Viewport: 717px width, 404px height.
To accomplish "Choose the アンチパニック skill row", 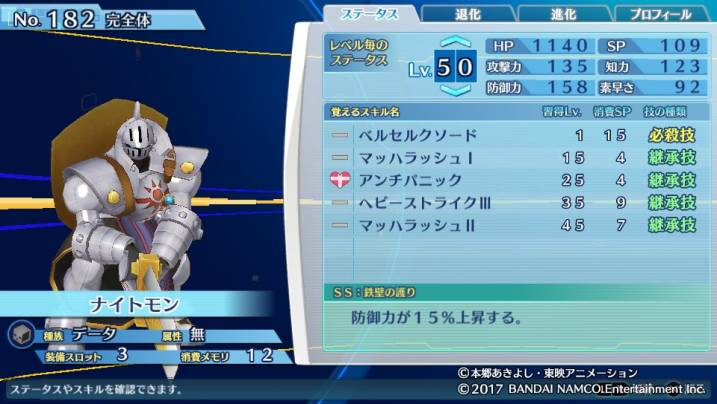I will tap(512, 180).
